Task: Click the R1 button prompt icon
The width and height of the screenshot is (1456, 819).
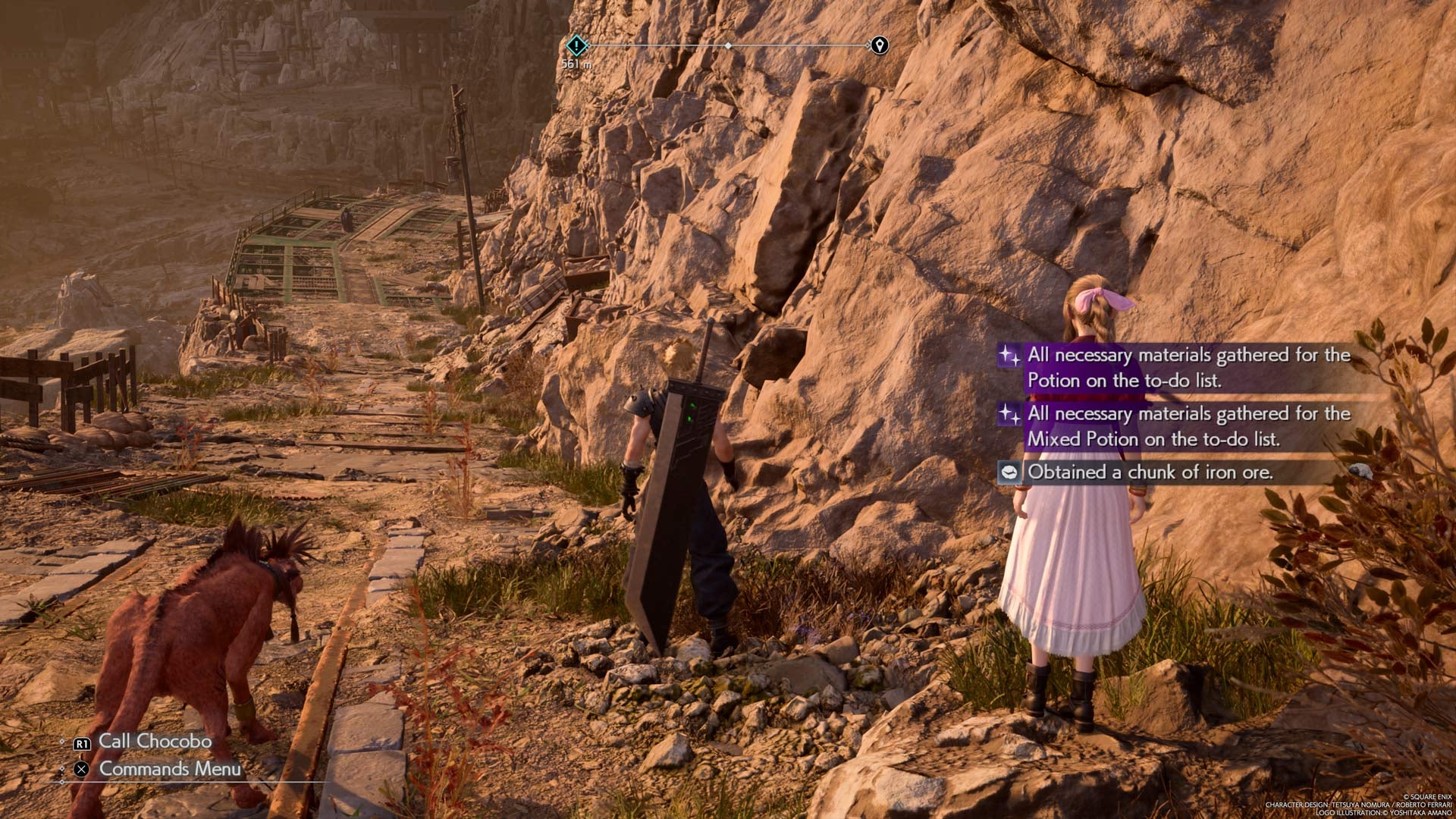Action: click(x=83, y=744)
